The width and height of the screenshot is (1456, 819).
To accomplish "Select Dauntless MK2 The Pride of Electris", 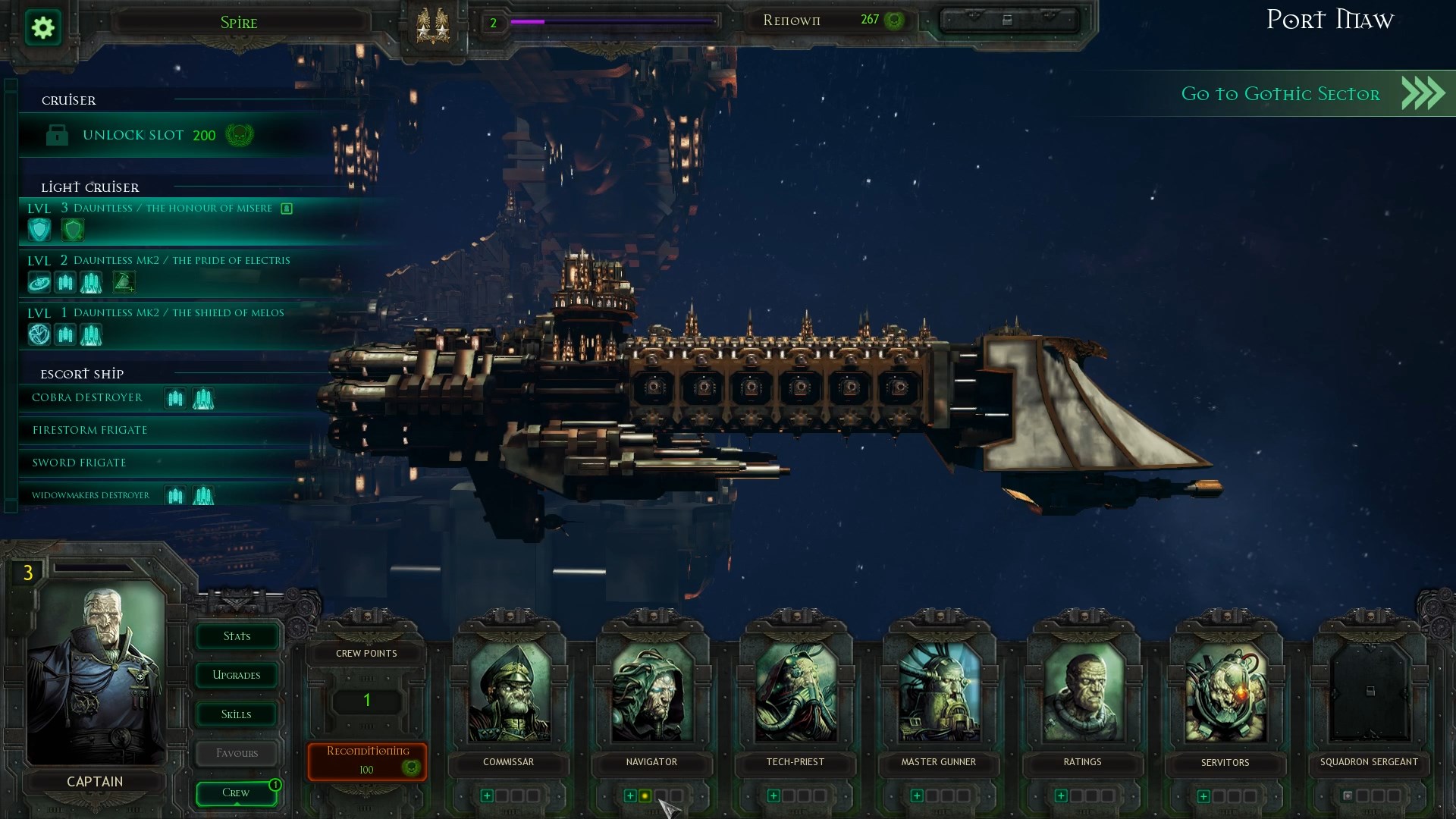I will (182, 261).
